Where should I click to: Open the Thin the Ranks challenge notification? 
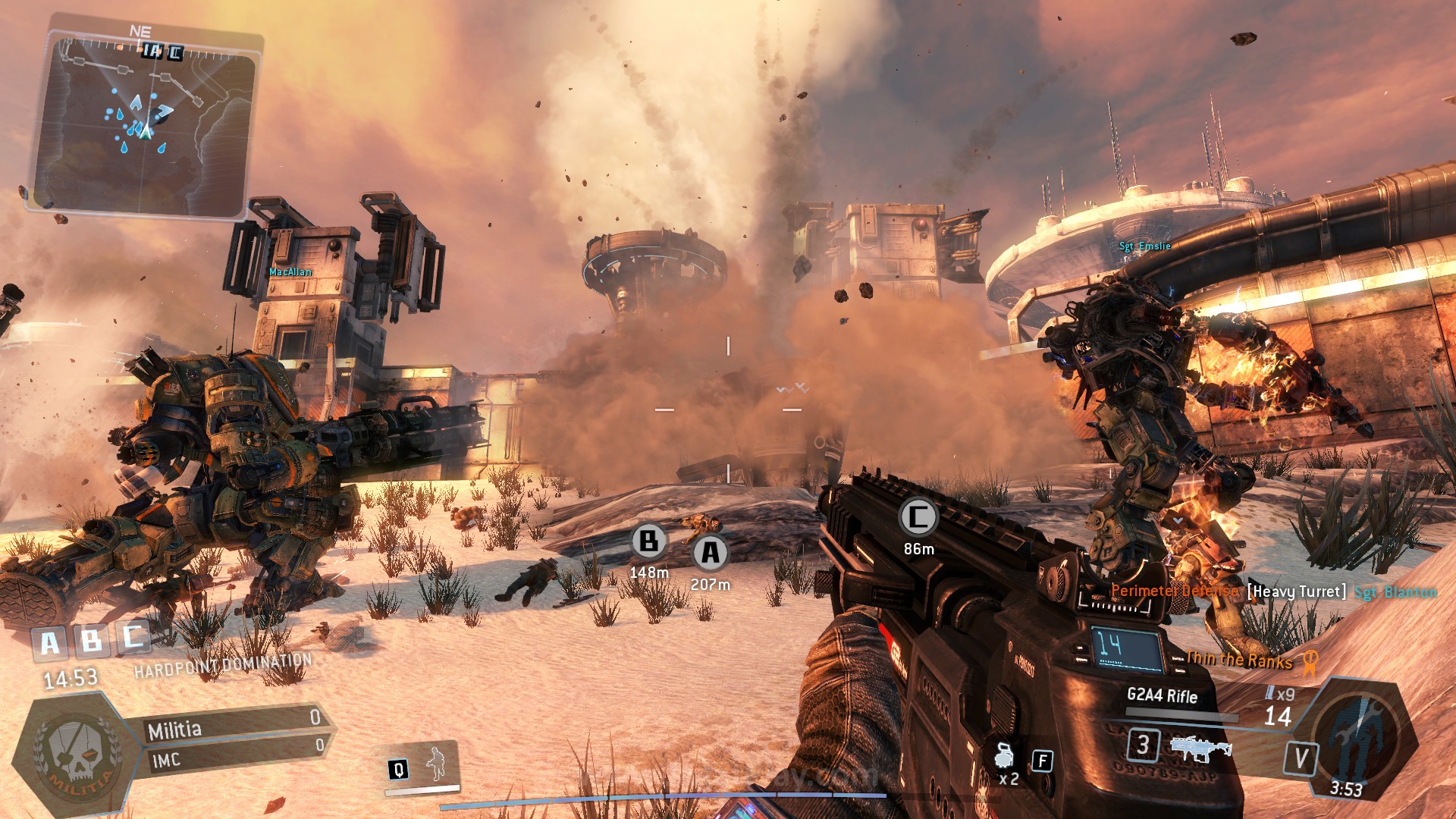coord(1240,661)
